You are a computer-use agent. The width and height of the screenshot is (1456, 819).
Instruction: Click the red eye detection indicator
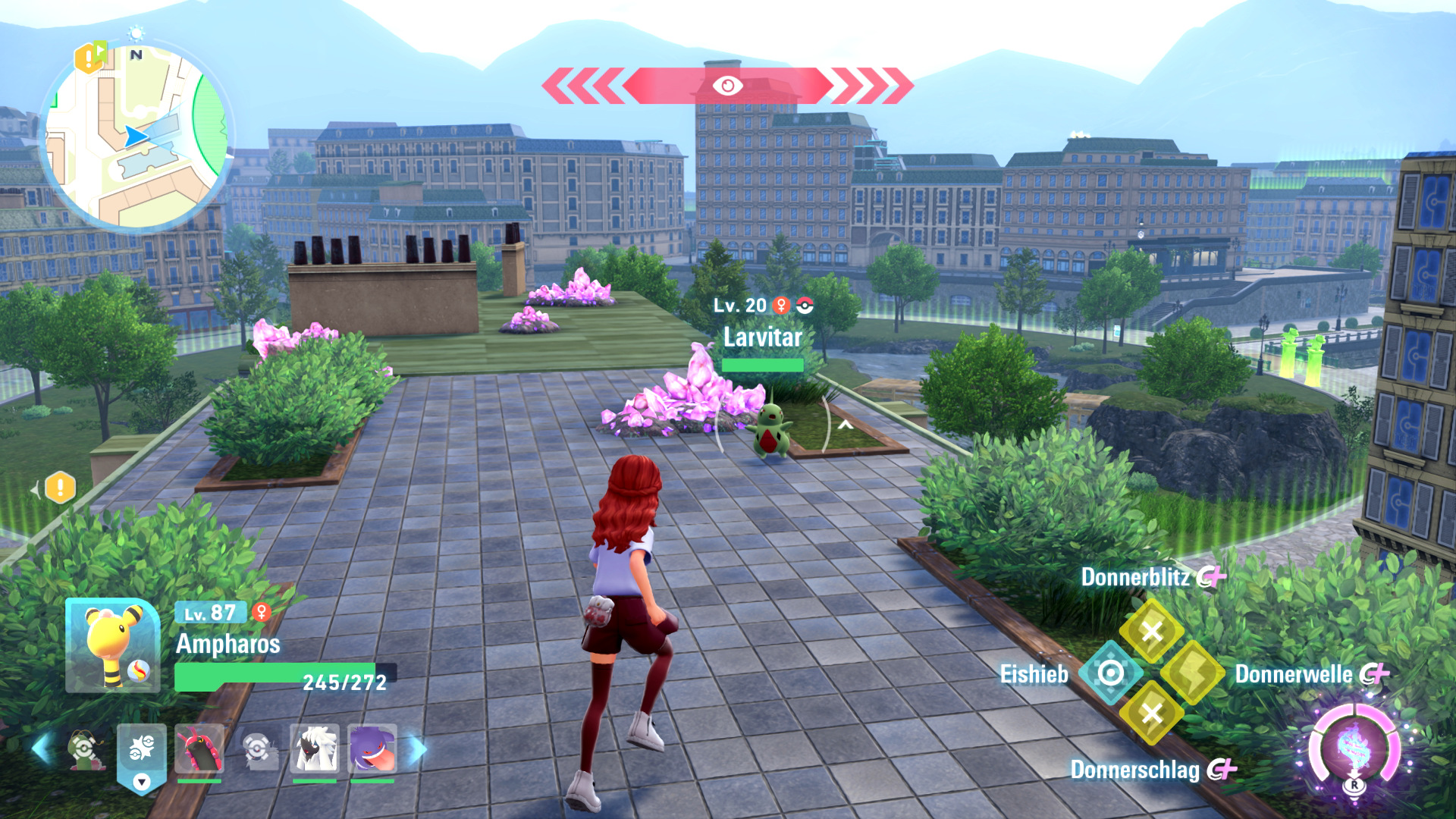(x=727, y=86)
